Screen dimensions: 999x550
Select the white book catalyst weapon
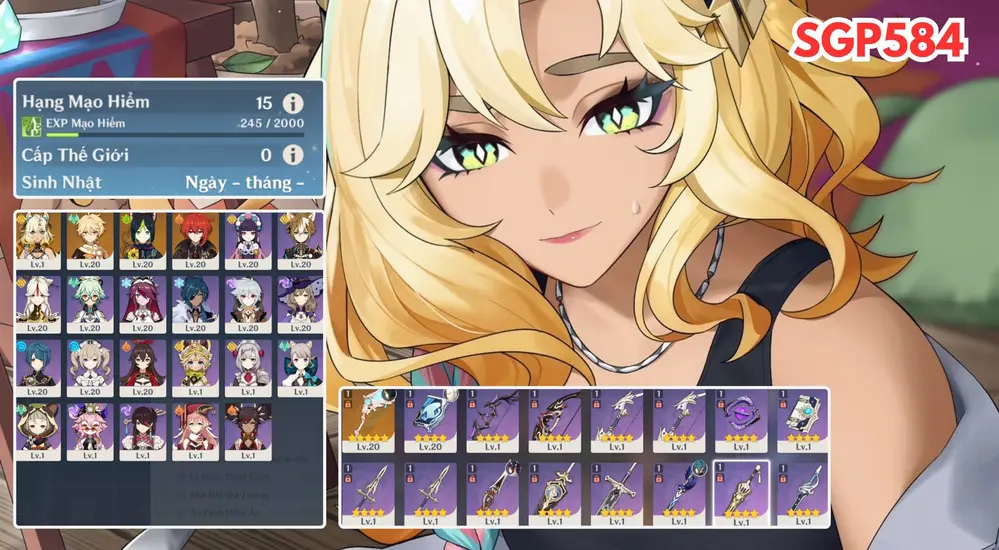(x=802, y=420)
